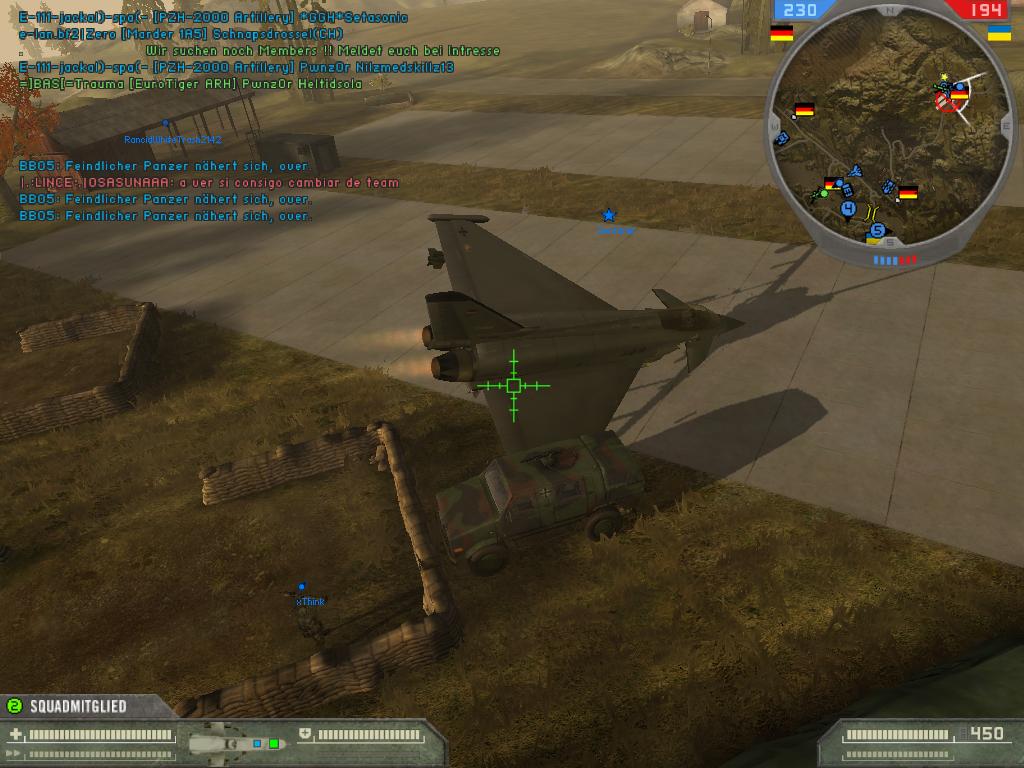The height and width of the screenshot is (768, 1024).
Task: Click the German team flag beside the blue score
Action: pos(781,33)
